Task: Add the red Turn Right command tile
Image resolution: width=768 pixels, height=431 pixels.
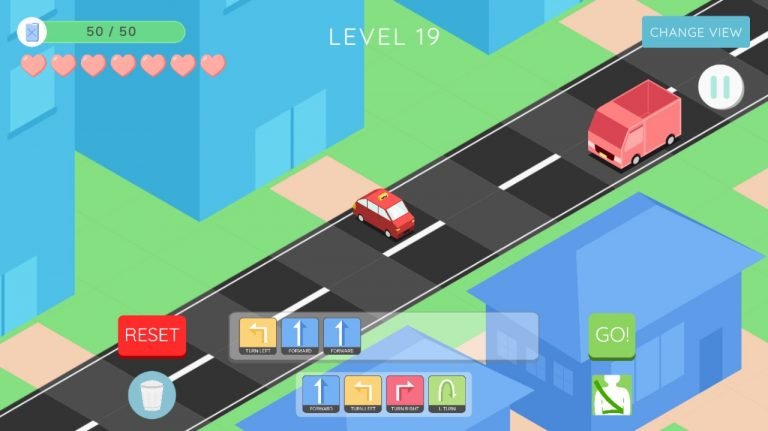Action: (405, 394)
